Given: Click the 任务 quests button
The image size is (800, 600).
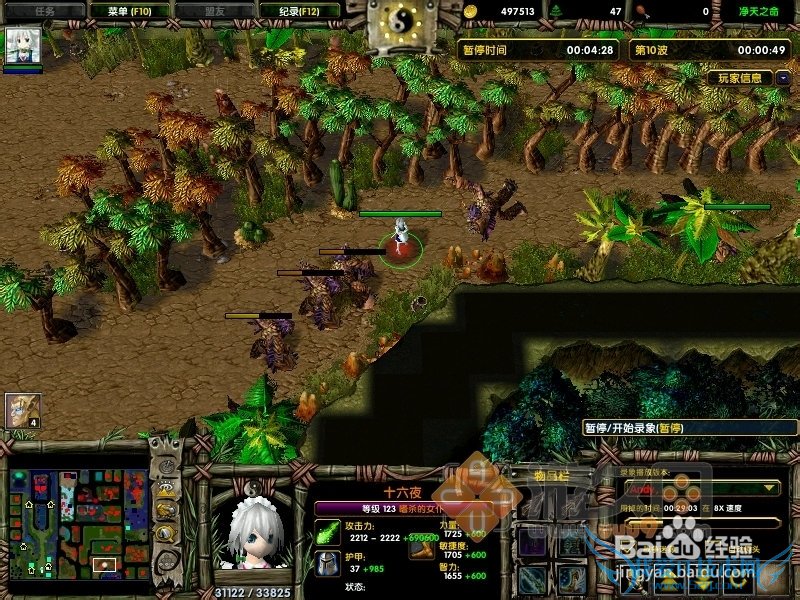Looking at the screenshot, I should pyautogui.click(x=44, y=10).
